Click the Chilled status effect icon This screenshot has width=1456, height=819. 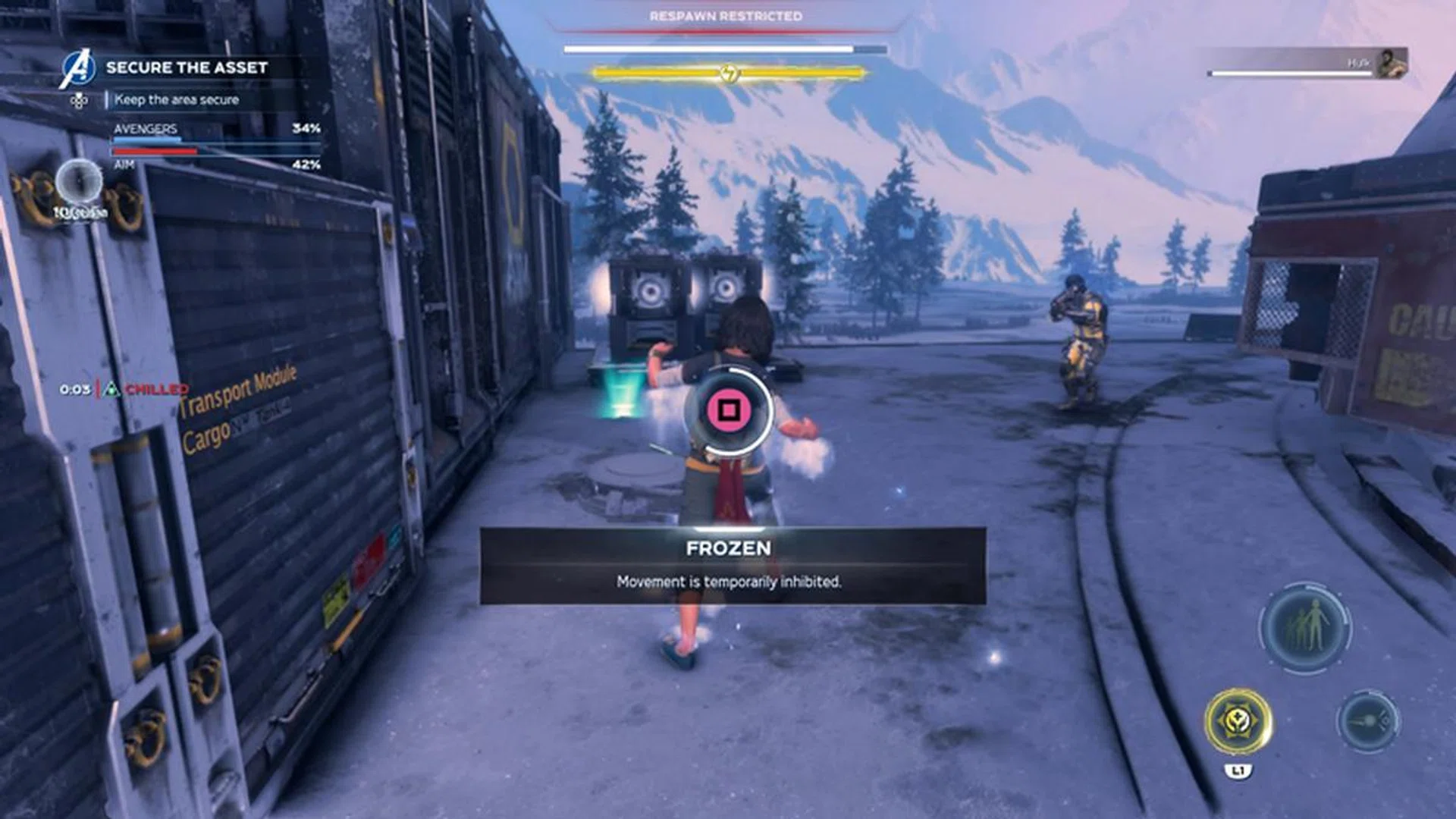pyautogui.click(x=112, y=389)
